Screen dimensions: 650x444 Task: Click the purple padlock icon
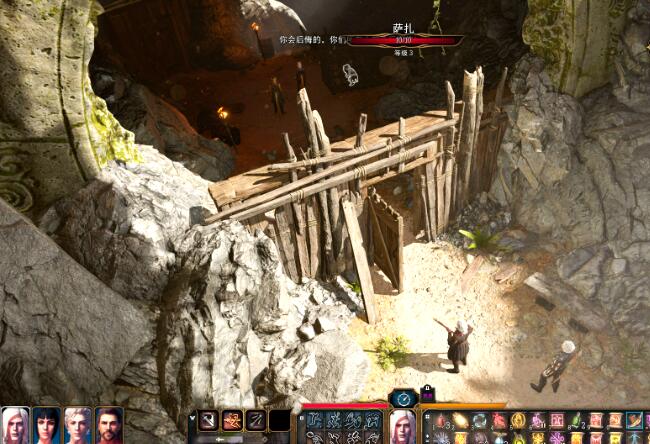tap(428, 395)
